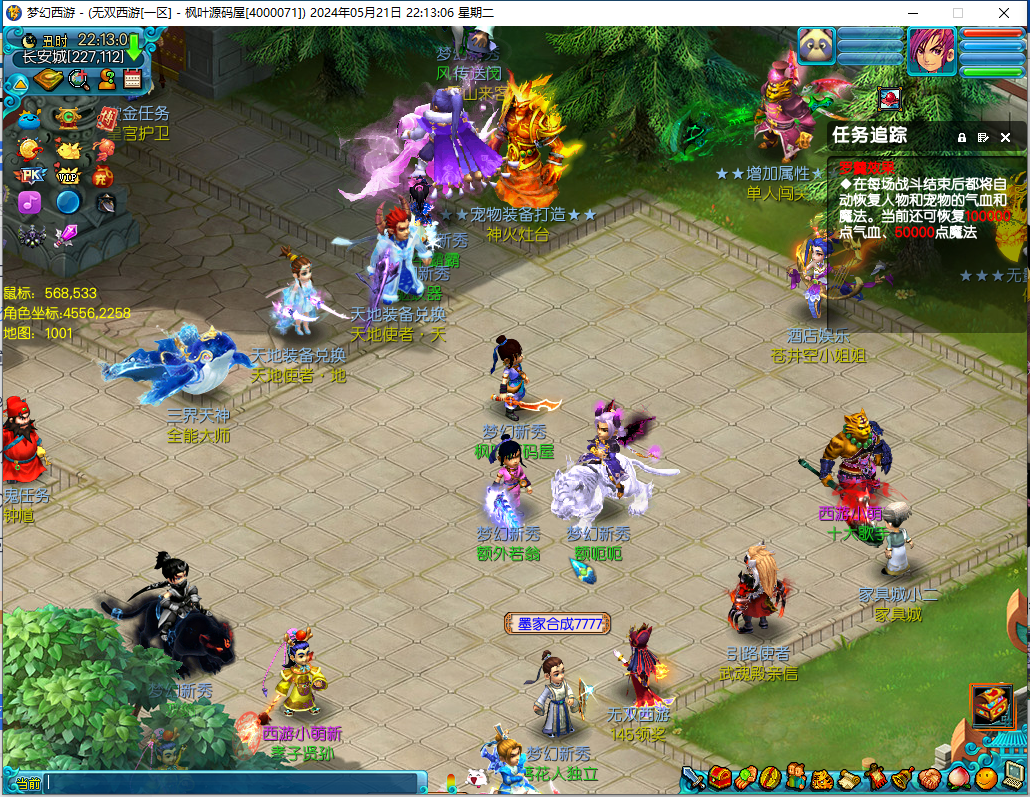This screenshot has width=1030, height=797.
Task: Open the quest tracker list edit icon
Action: [984, 137]
